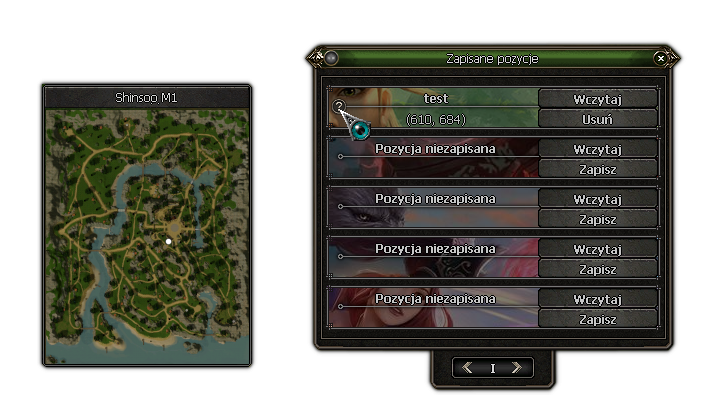The image size is (715, 408).
Task: Click the question mark help icon
Action: click(x=339, y=106)
